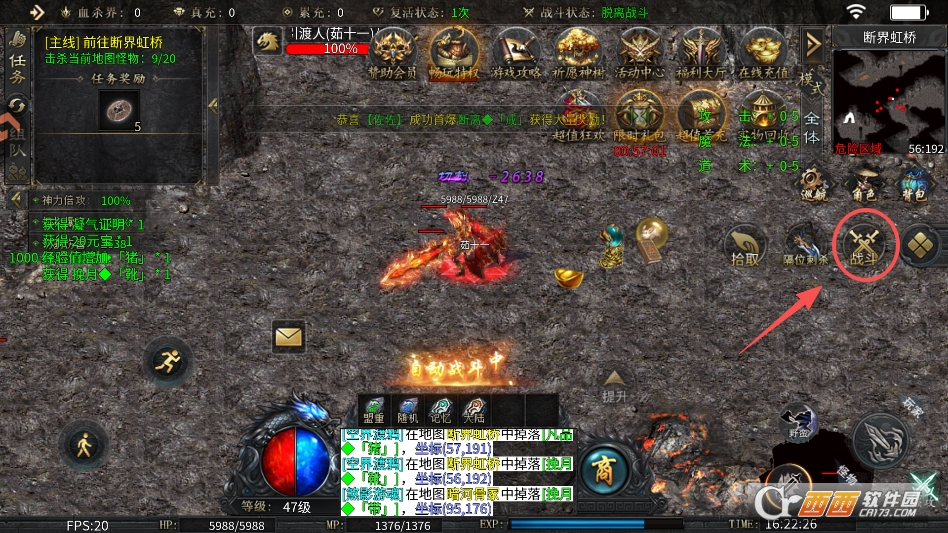Open the 背包 backpack
This screenshot has width=948, height=533.
pos(913,183)
